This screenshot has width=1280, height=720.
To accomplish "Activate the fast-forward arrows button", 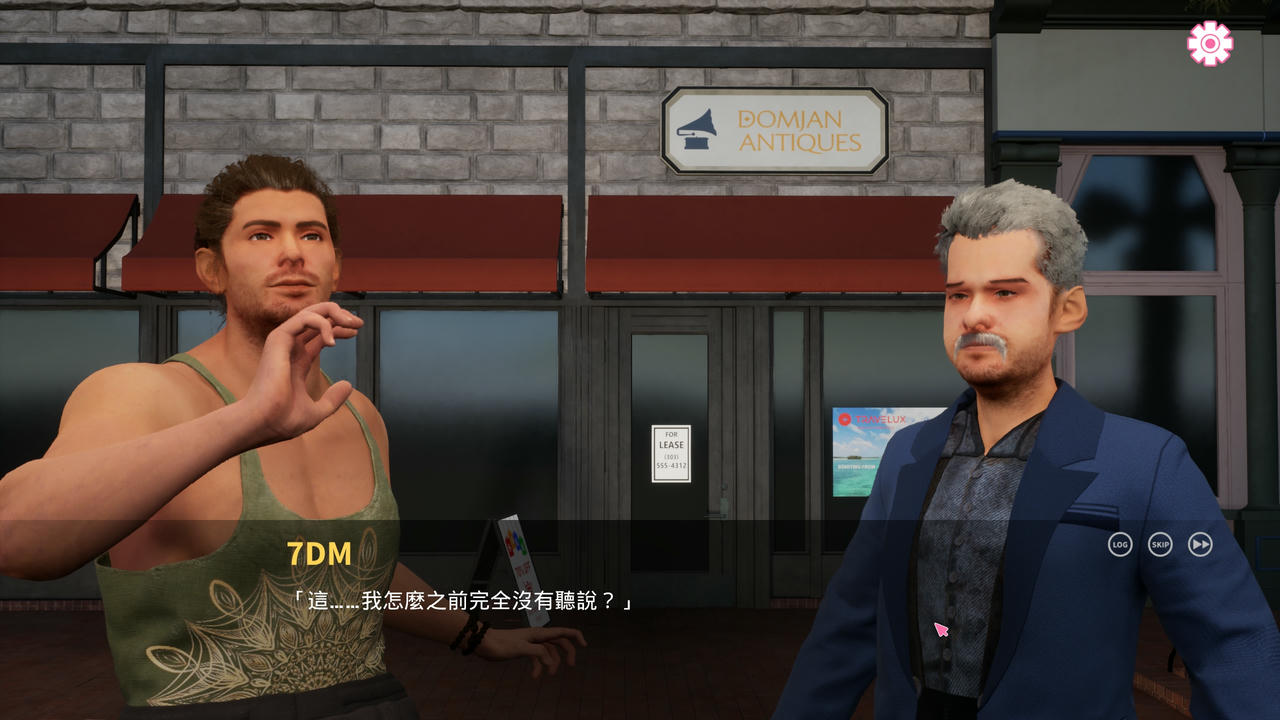I will click(x=1200, y=544).
